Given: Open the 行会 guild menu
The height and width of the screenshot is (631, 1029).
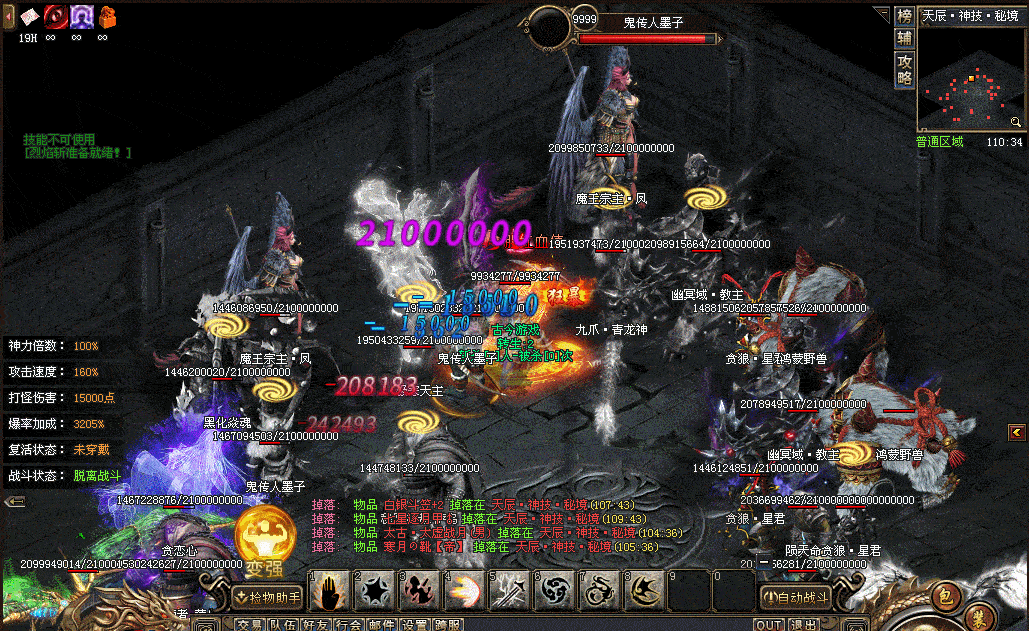Looking at the screenshot, I should click(348, 624).
